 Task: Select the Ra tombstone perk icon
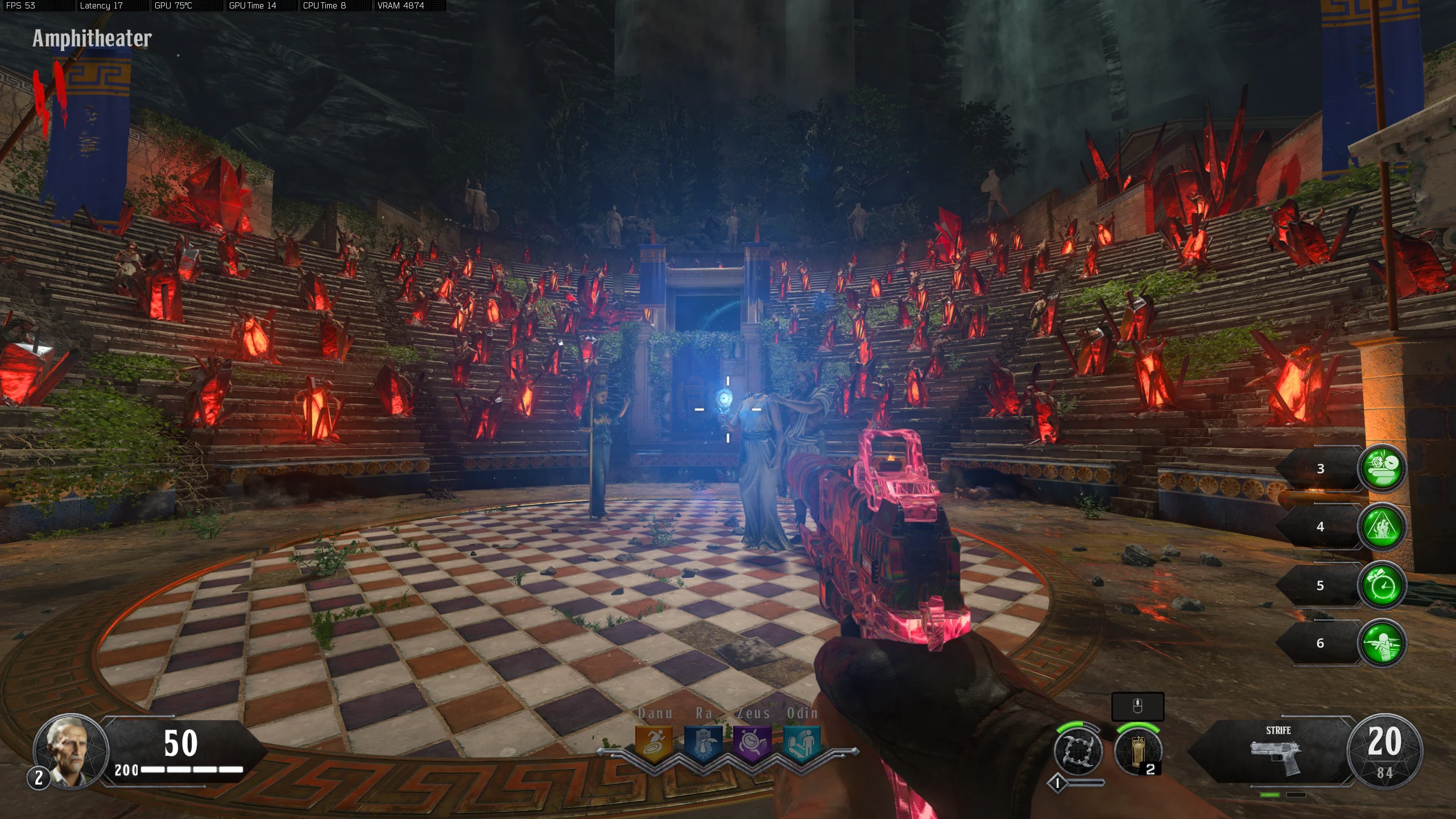[703, 743]
